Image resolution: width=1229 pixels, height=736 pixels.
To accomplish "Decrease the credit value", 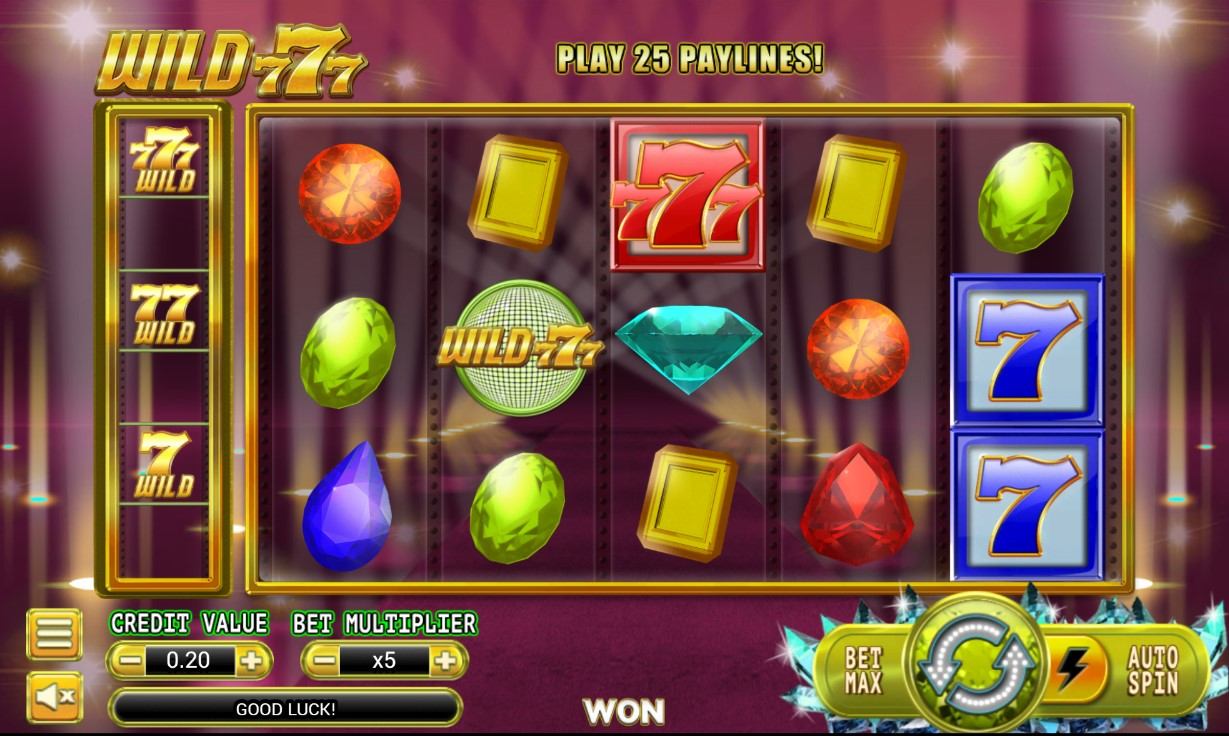I will [x=126, y=660].
